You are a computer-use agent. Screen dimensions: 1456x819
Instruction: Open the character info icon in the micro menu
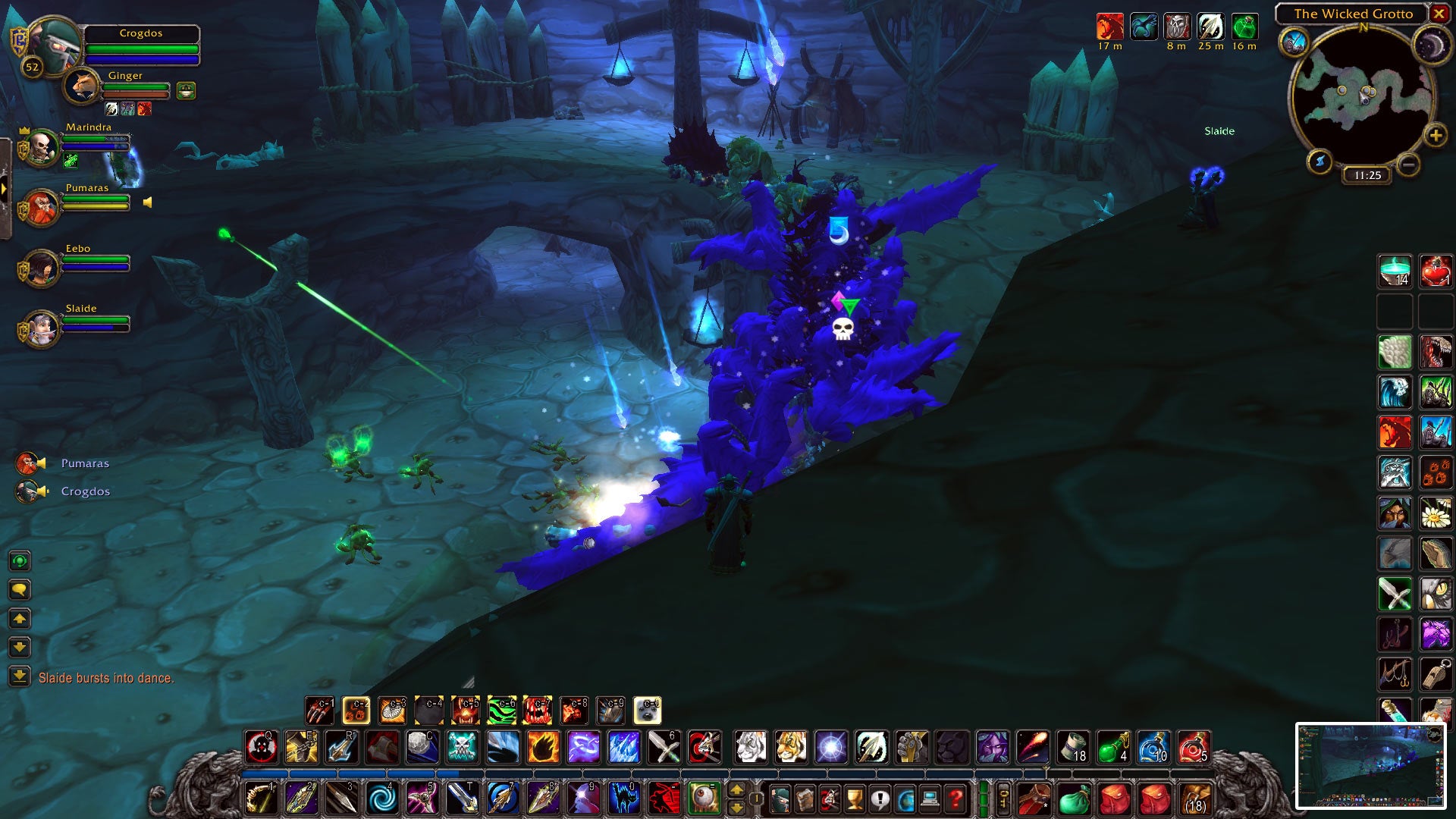[780, 797]
